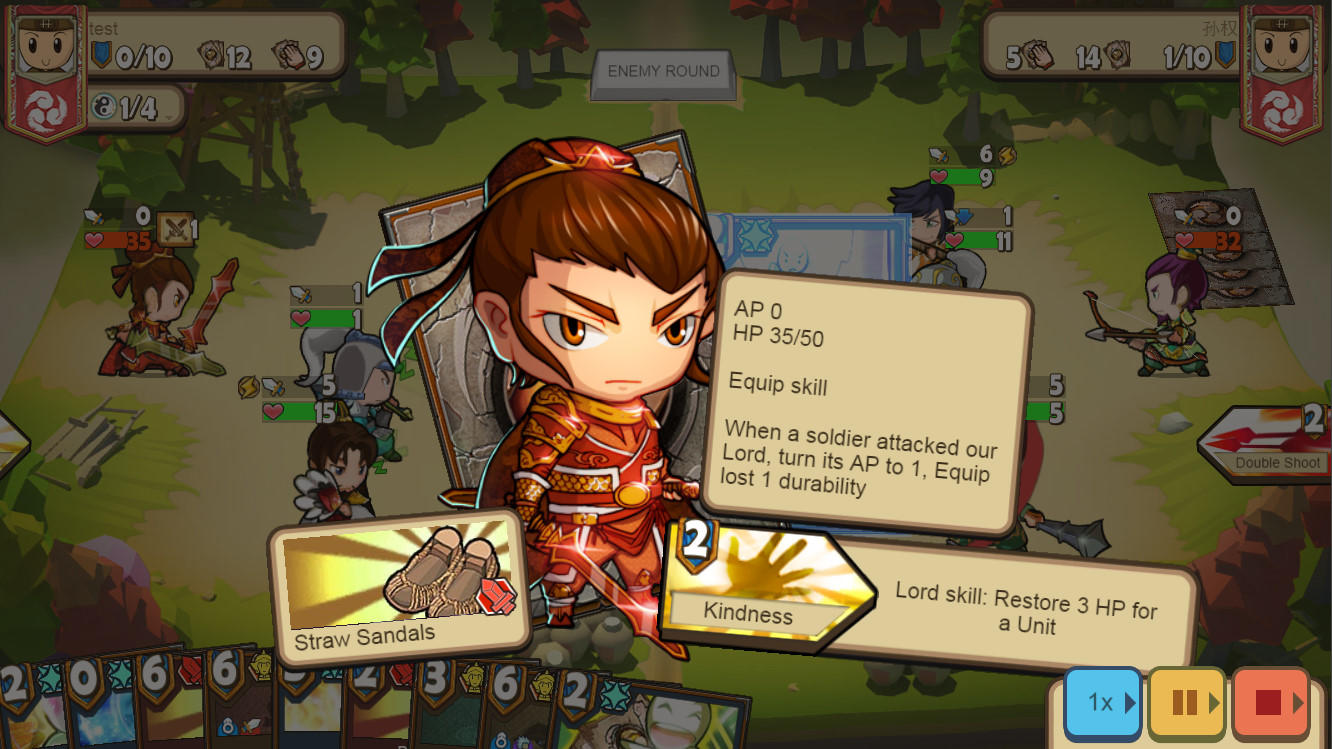Click the ENEMY ROUND banner
This screenshot has height=749, width=1332.
tap(662, 71)
